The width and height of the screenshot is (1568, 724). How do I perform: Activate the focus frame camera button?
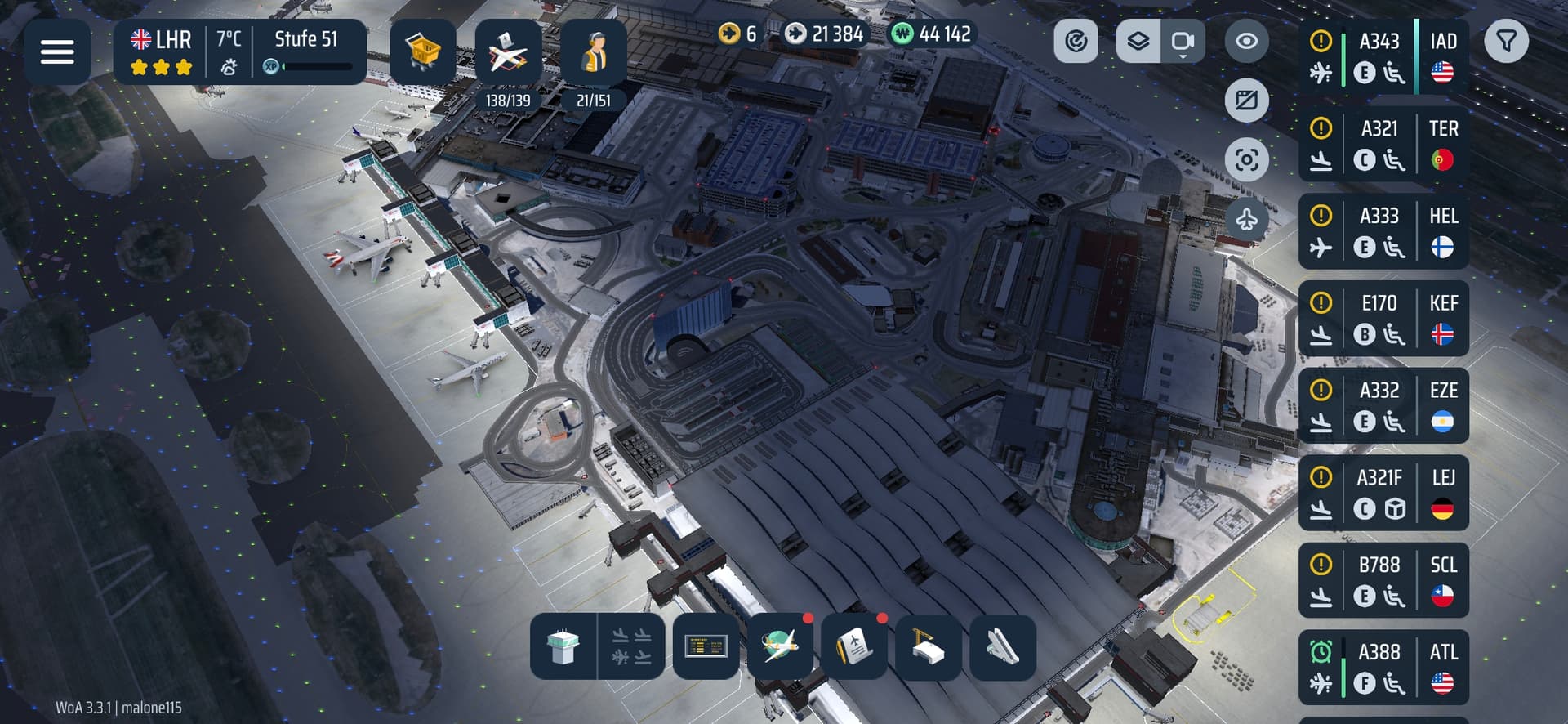tap(1246, 159)
